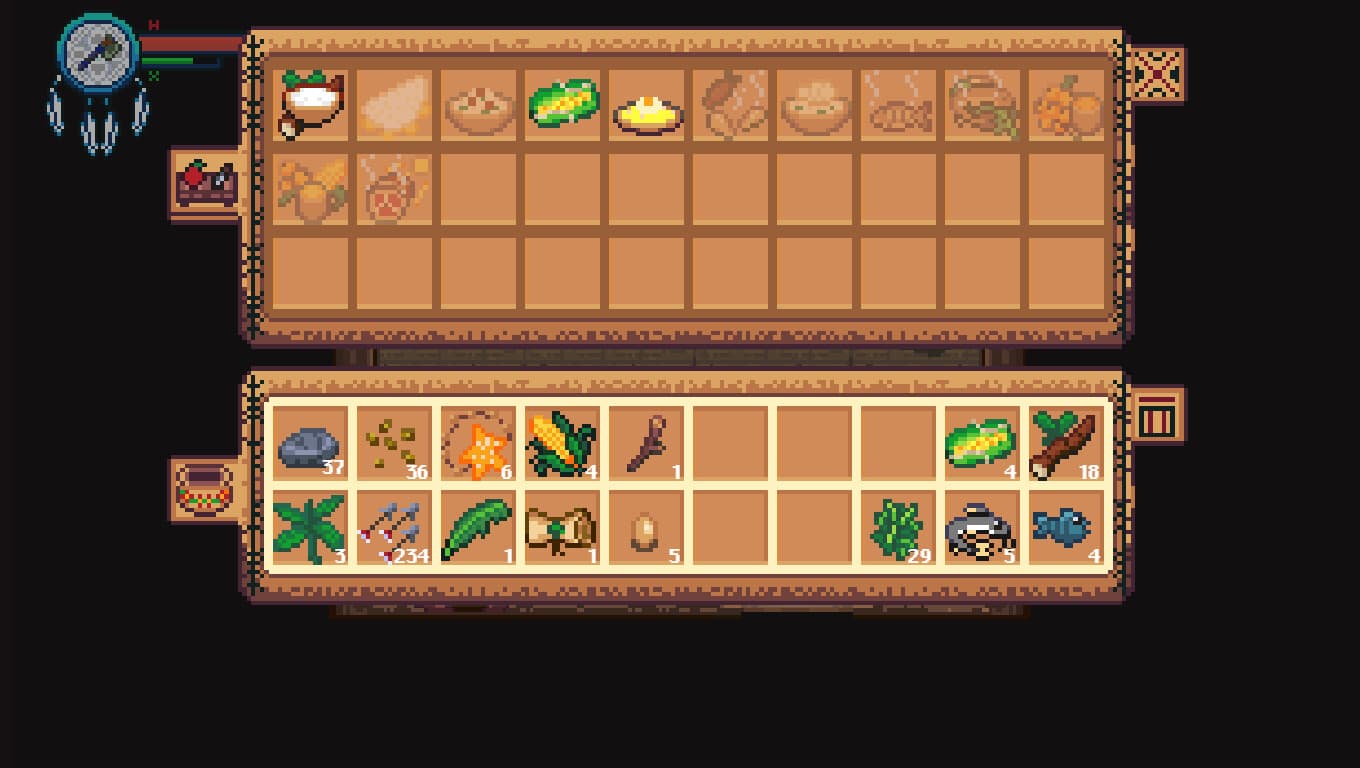Switch to the basket inventory tab
This screenshot has width=1360, height=768.
pyautogui.click(x=207, y=487)
